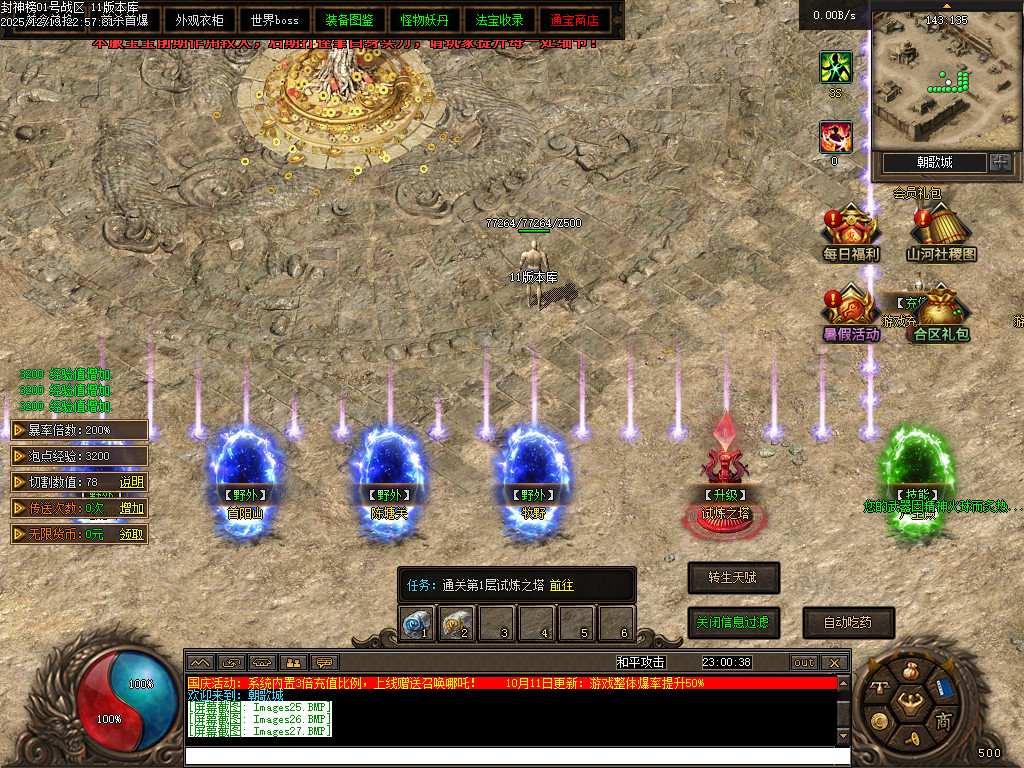
Task: Toggle the 关闭信息过滤 button
Action: (x=733, y=622)
